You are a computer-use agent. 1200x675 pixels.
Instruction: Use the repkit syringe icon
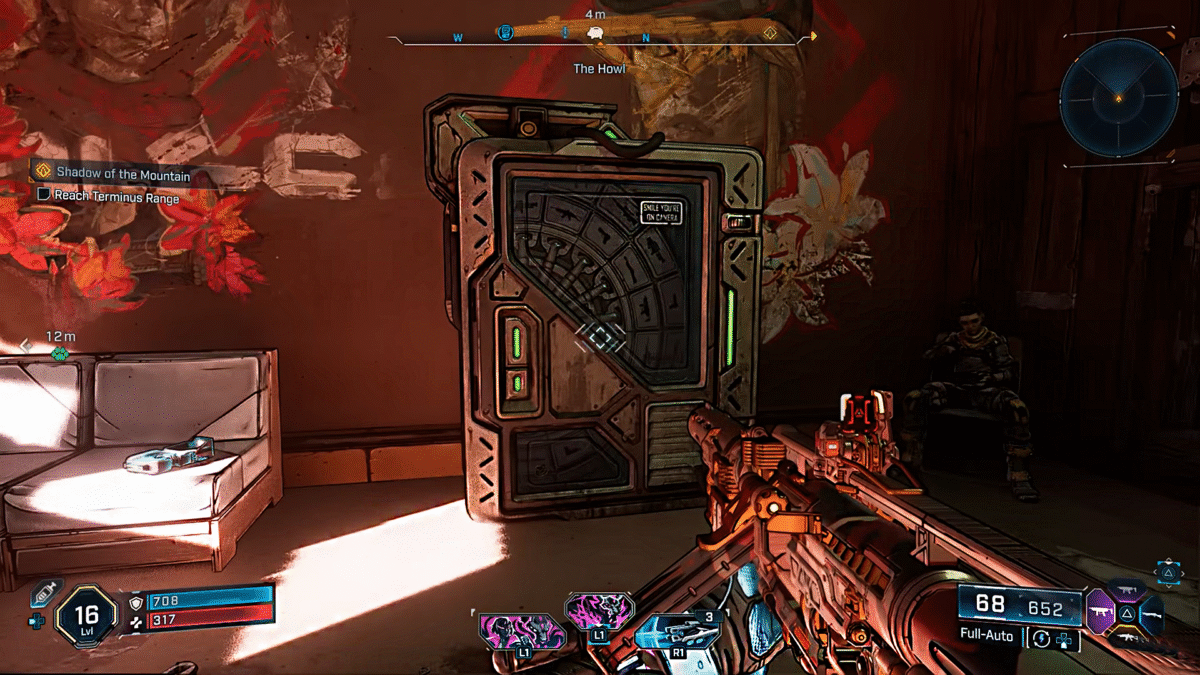pos(45,592)
